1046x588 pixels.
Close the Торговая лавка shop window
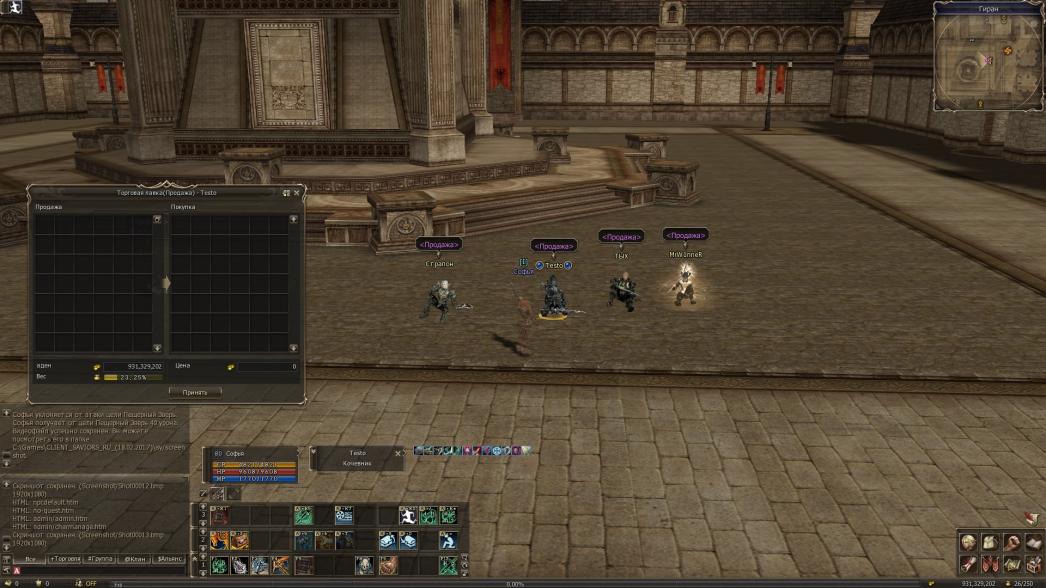tap(296, 192)
